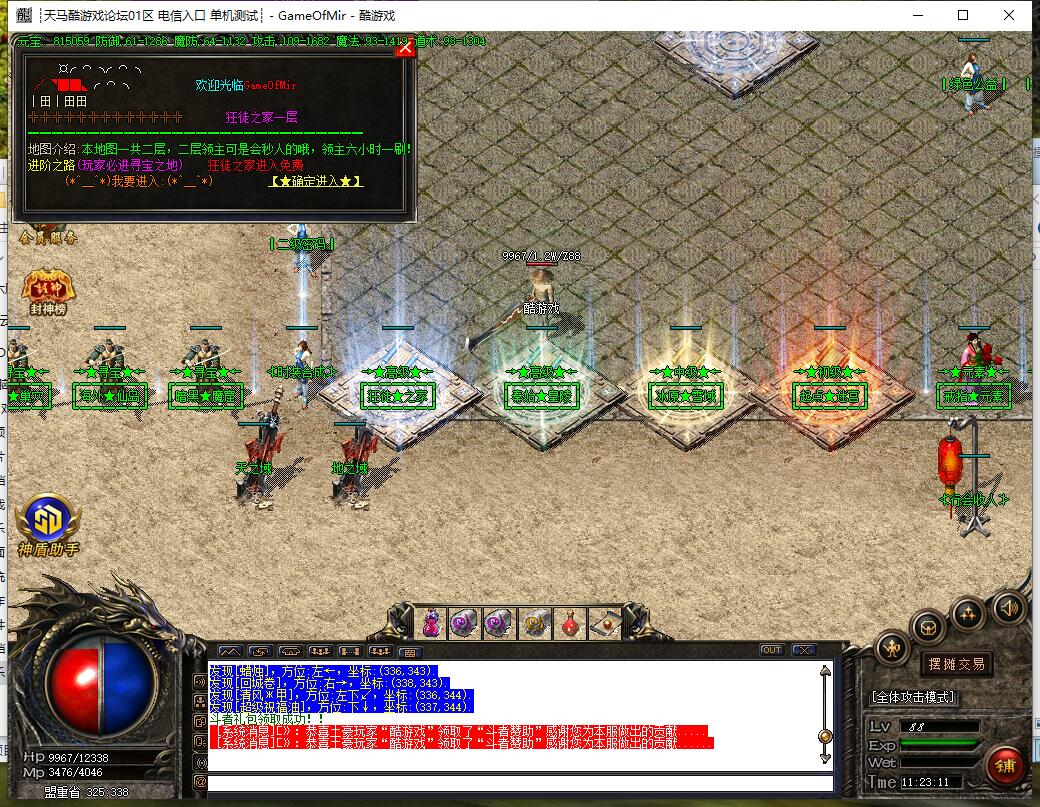Open the 封神榜 ranking icon

48,289
